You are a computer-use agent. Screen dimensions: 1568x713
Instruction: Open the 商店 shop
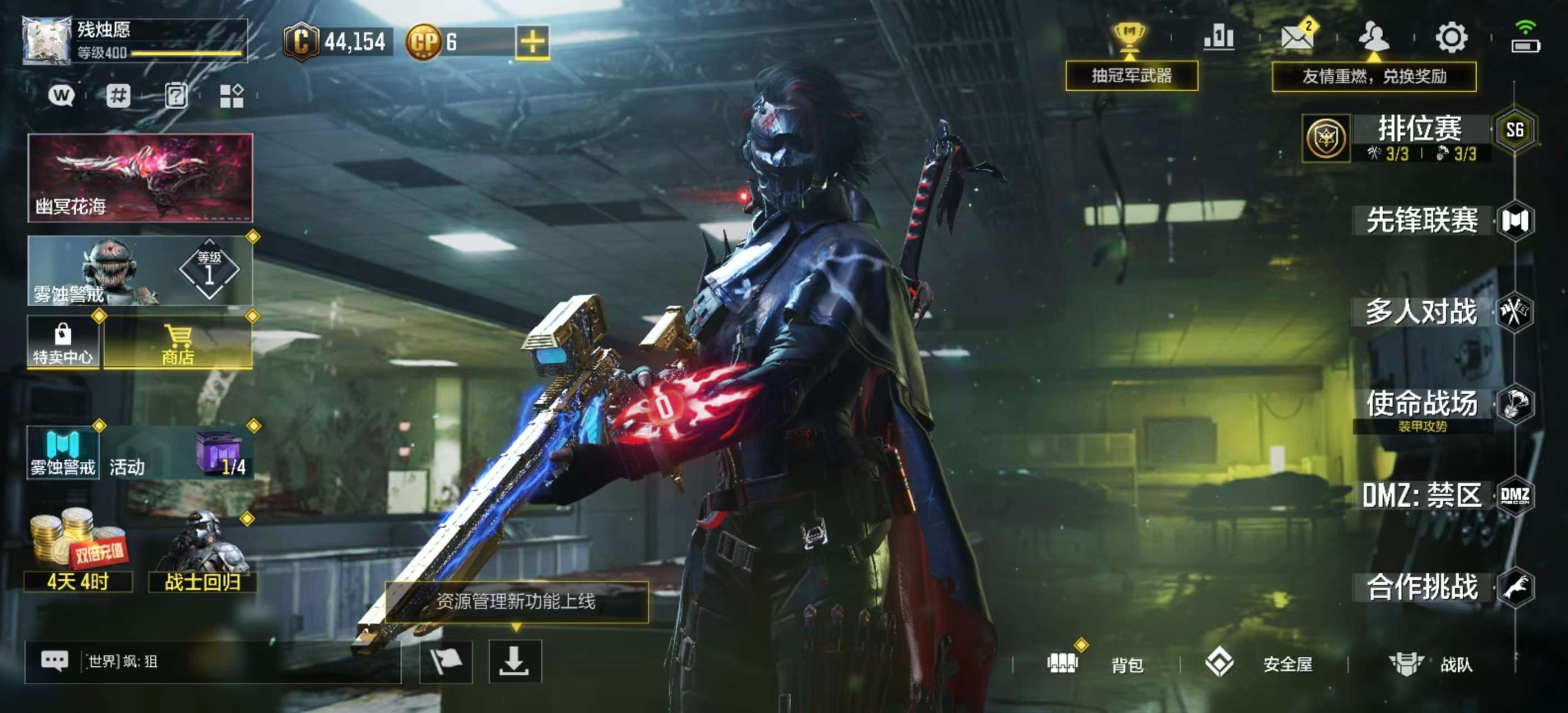[178, 343]
